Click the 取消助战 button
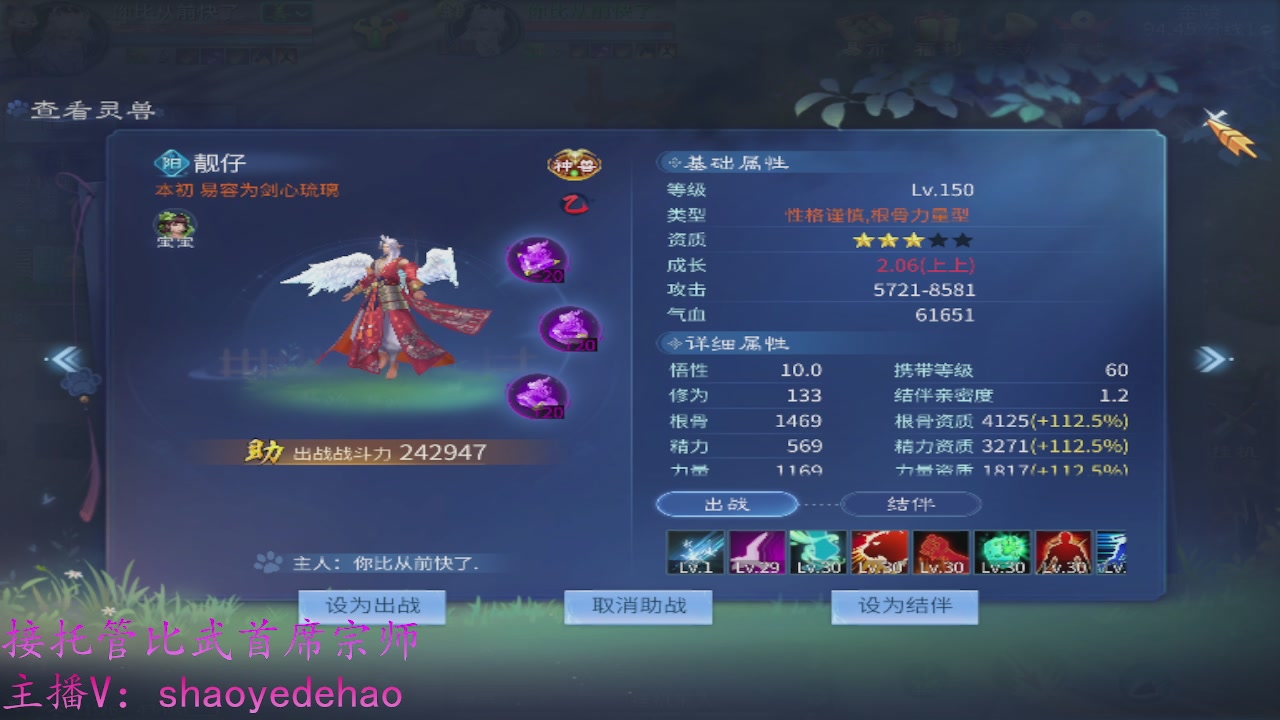 tap(639, 605)
